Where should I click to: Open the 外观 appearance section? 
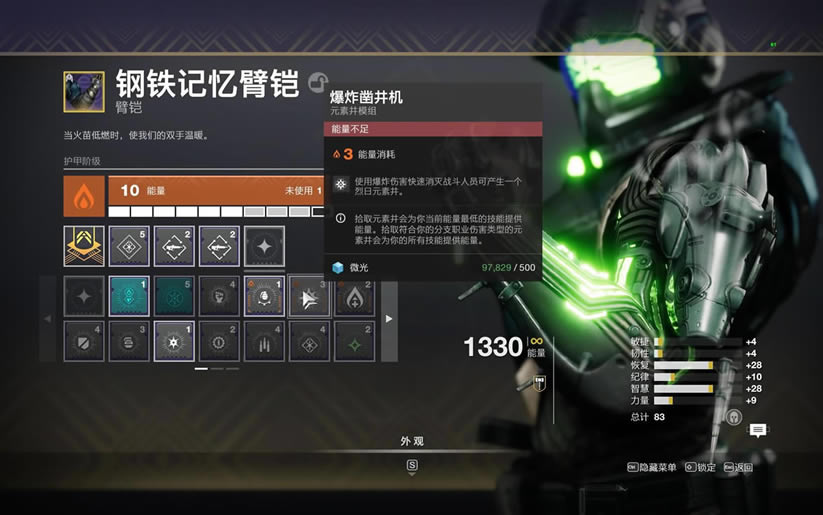click(412, 441)
